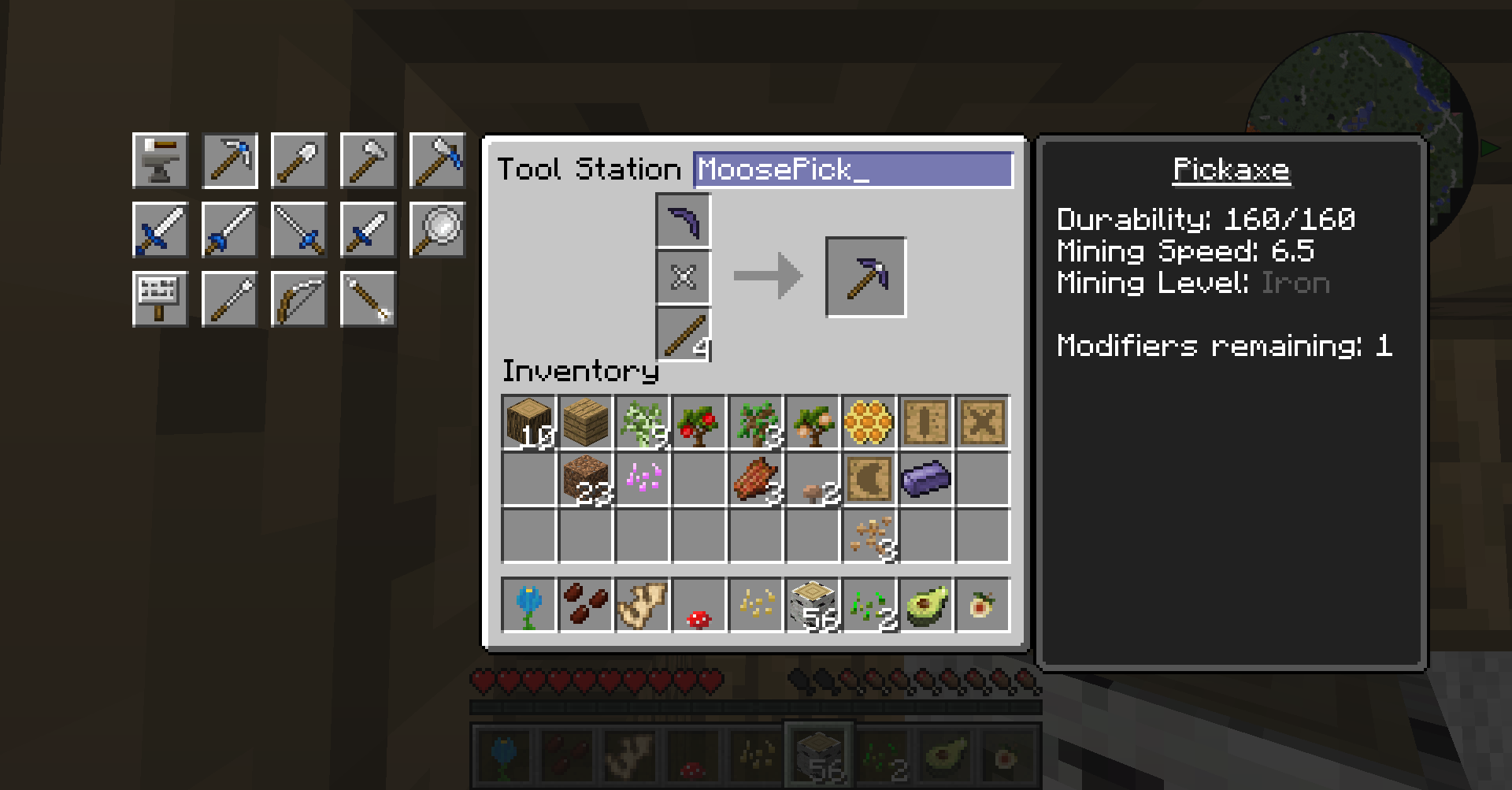Choose the shortbow tool button
Screen dimensions: 1512x790
(x=298, y=299)
